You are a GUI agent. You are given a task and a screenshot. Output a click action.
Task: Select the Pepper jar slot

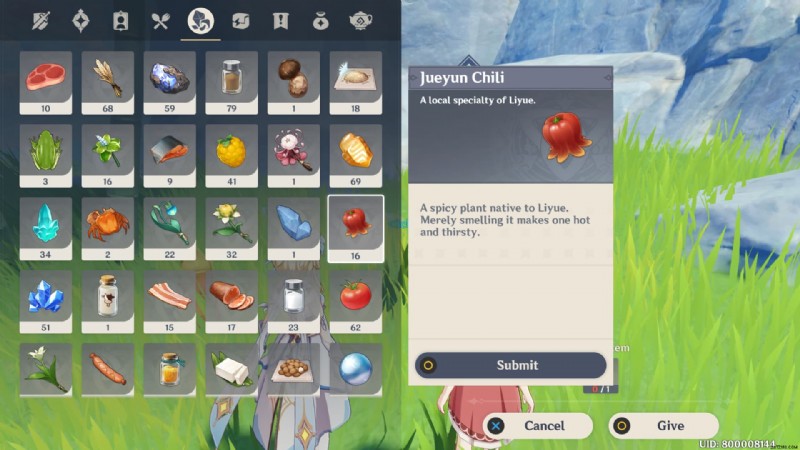232,76
